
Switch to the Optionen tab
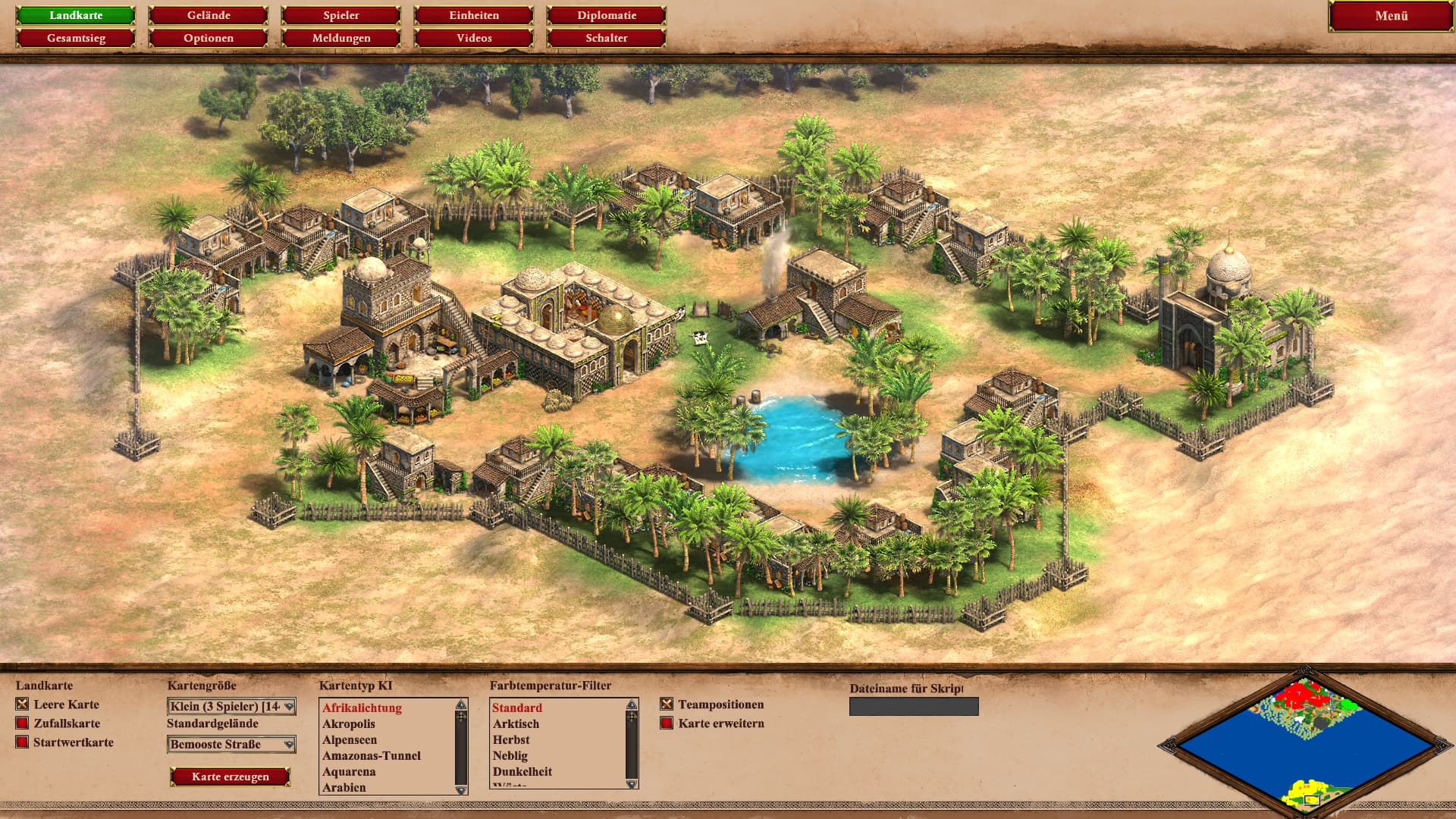click(209, 38)
